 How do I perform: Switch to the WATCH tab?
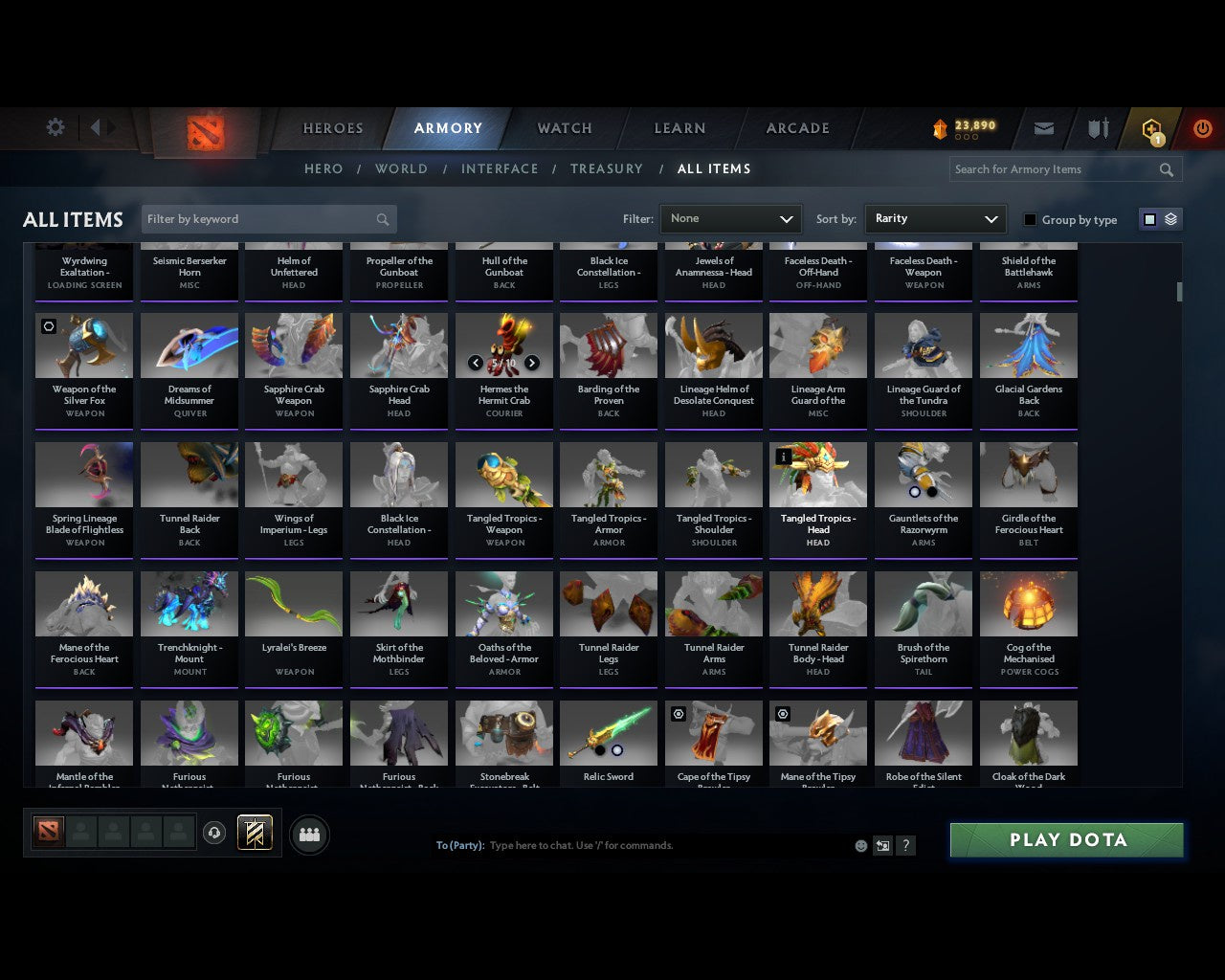click(x=564, y=128)
